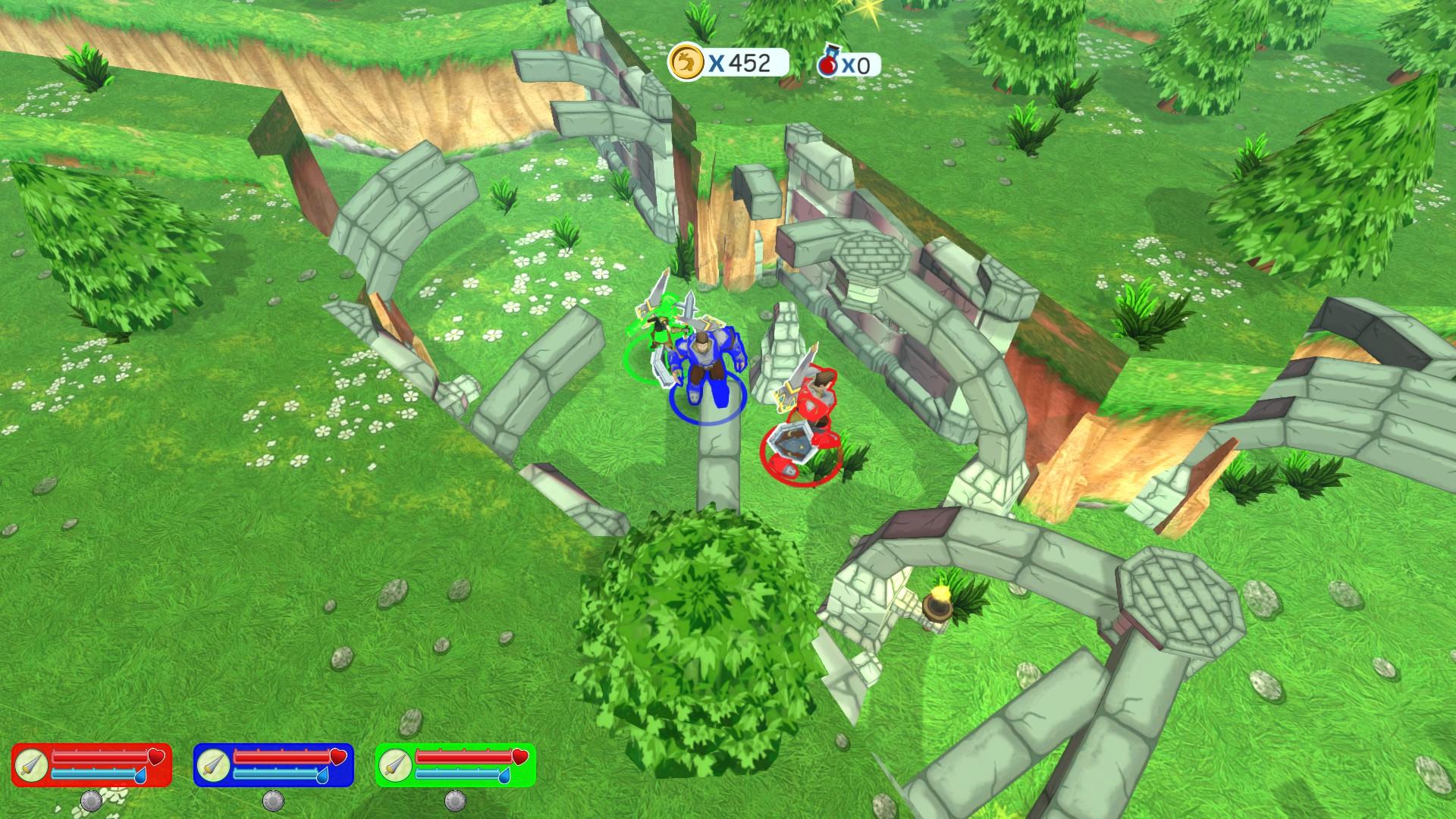Choose the gray token beneath the green panel

point(455,801)
